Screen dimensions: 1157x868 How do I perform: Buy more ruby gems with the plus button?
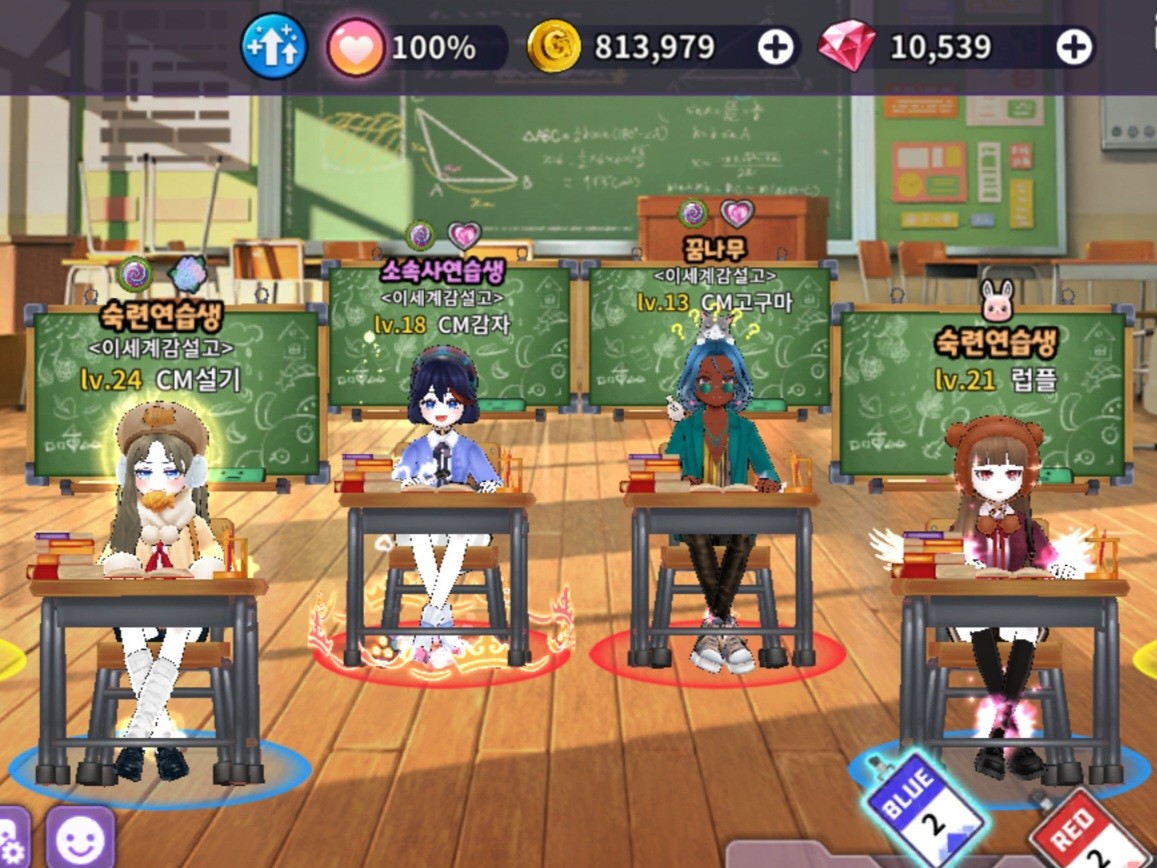click(x=1073, y=47)
